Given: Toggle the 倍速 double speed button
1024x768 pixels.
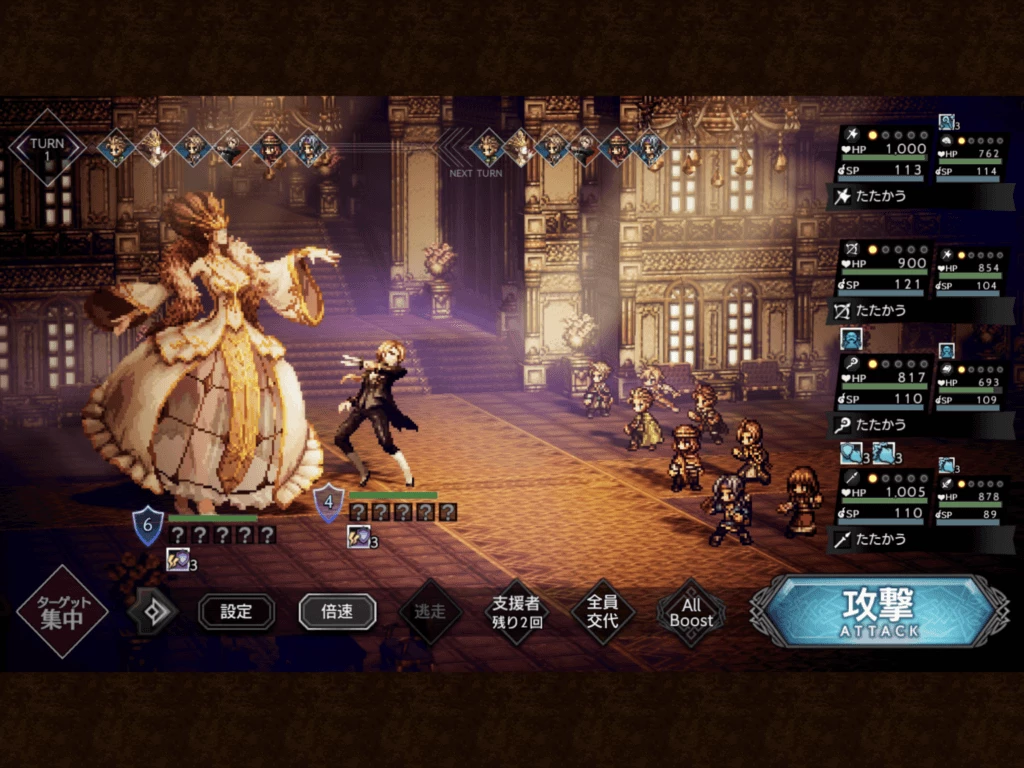Looking at the screenshot, I should (337, 612).
